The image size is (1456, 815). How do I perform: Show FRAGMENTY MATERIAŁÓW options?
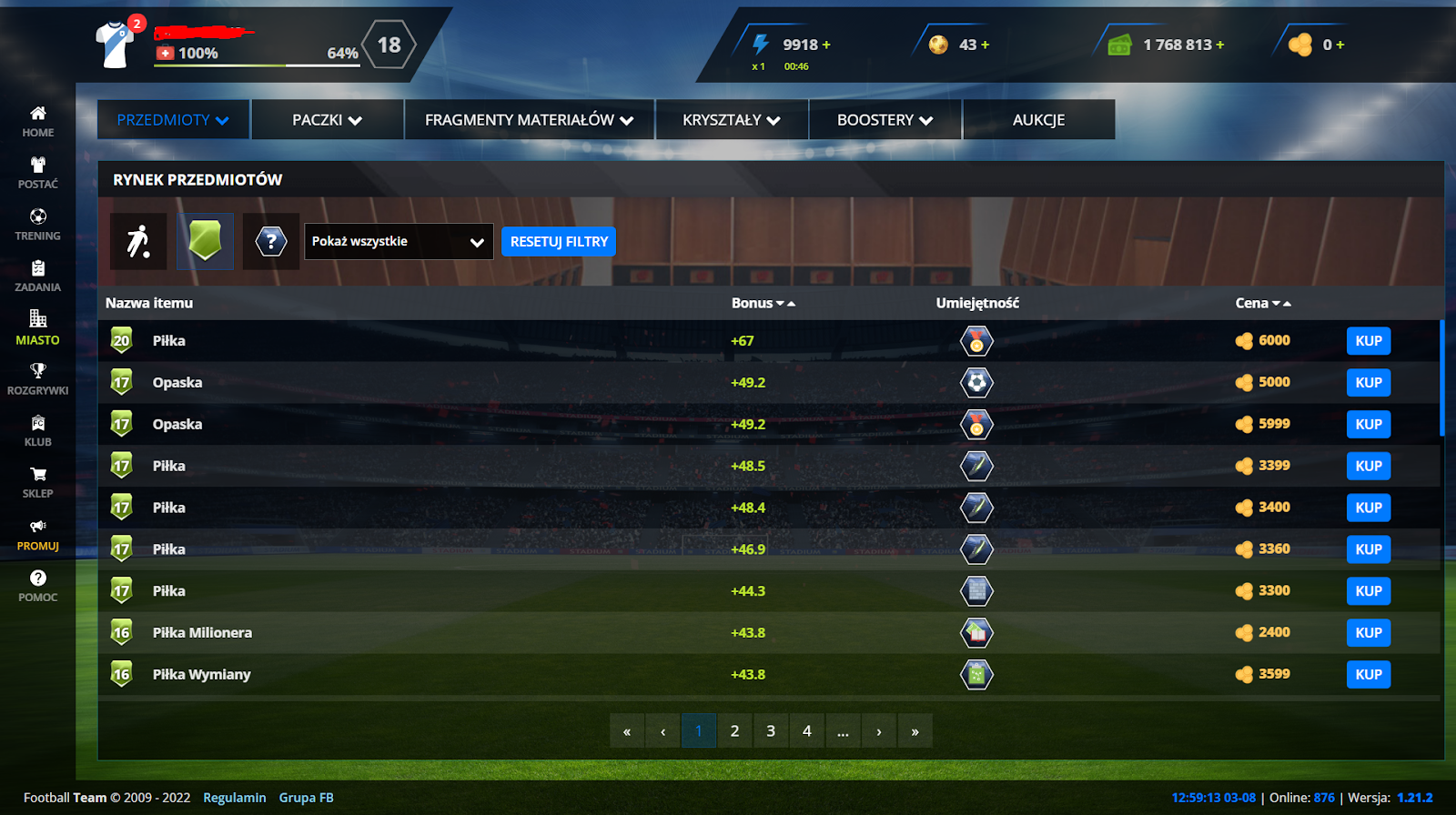pos(529,120)
